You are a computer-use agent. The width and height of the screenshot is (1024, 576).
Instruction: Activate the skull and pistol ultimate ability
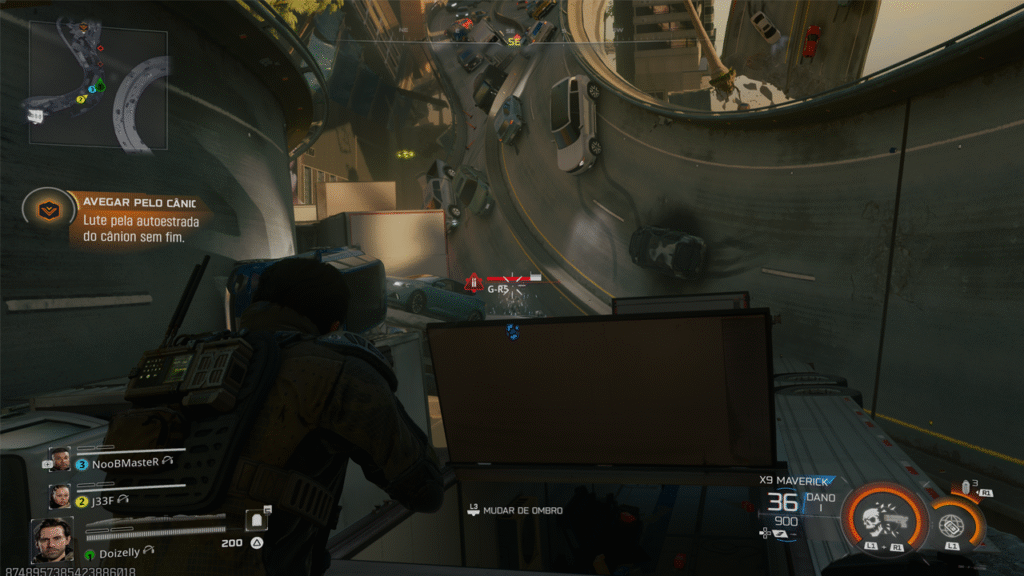(x=881, y=516)
